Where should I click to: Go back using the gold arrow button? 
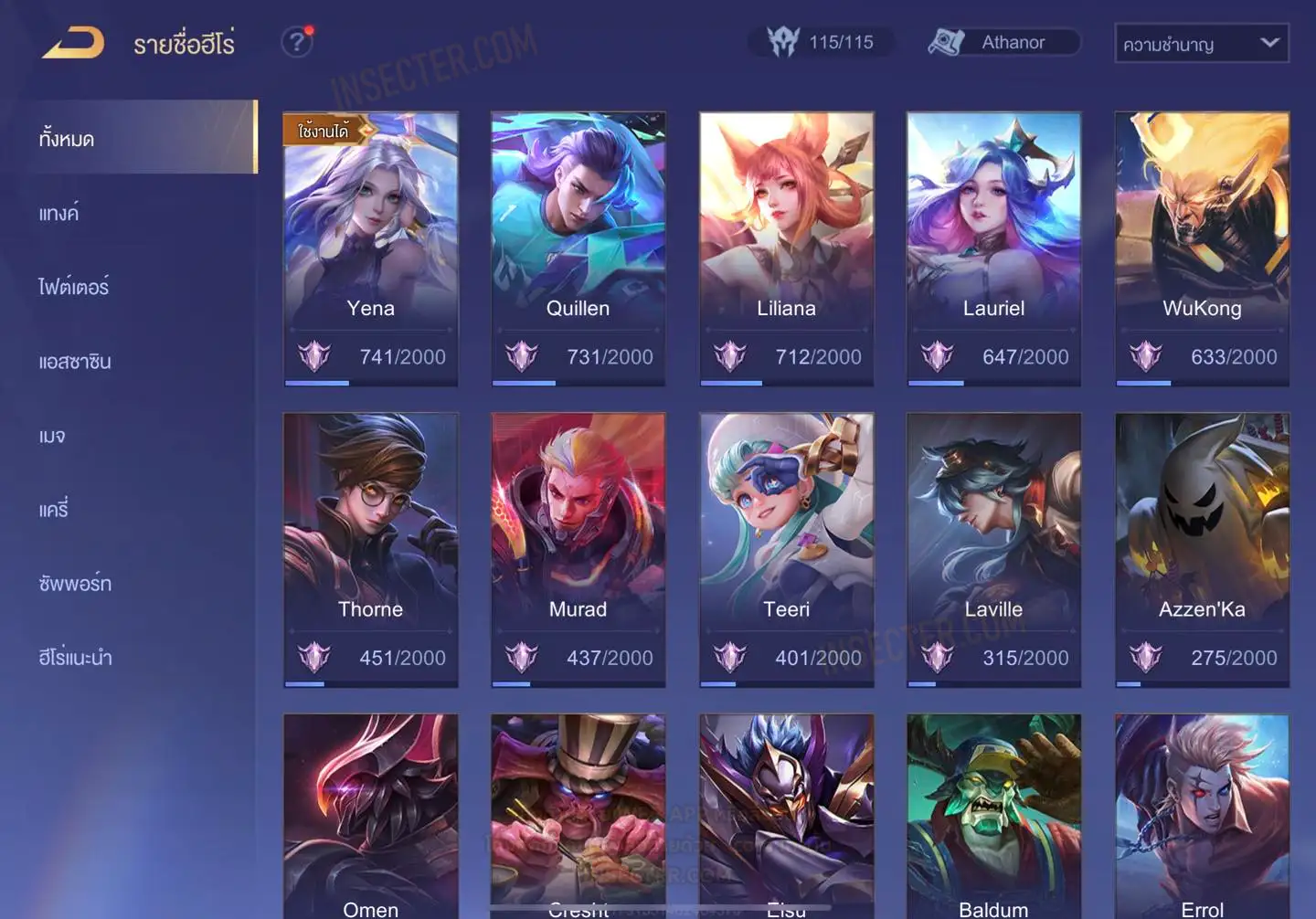[x=73, y=43]
